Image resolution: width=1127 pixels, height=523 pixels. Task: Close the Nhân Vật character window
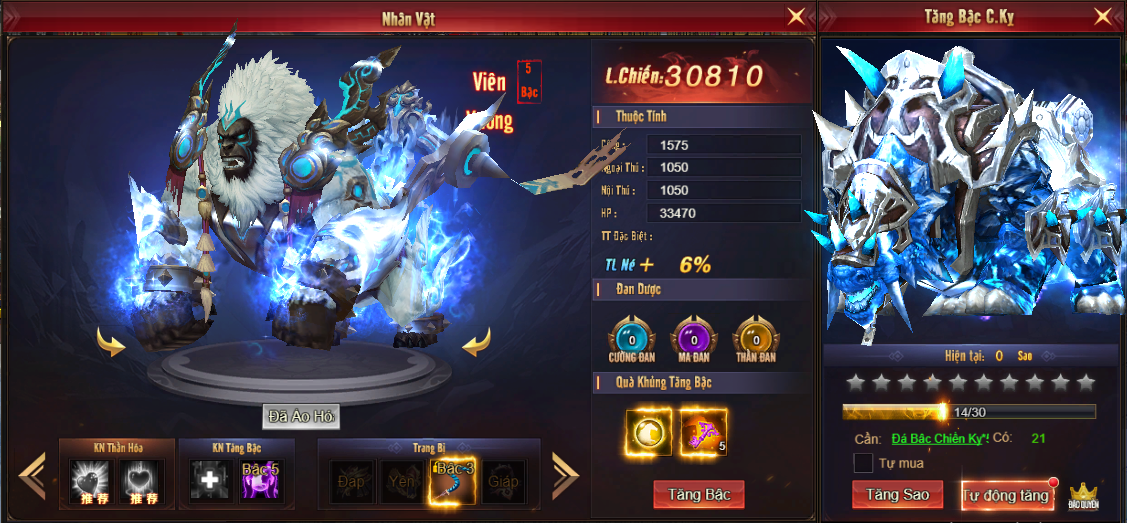click(x=796, y=16)
